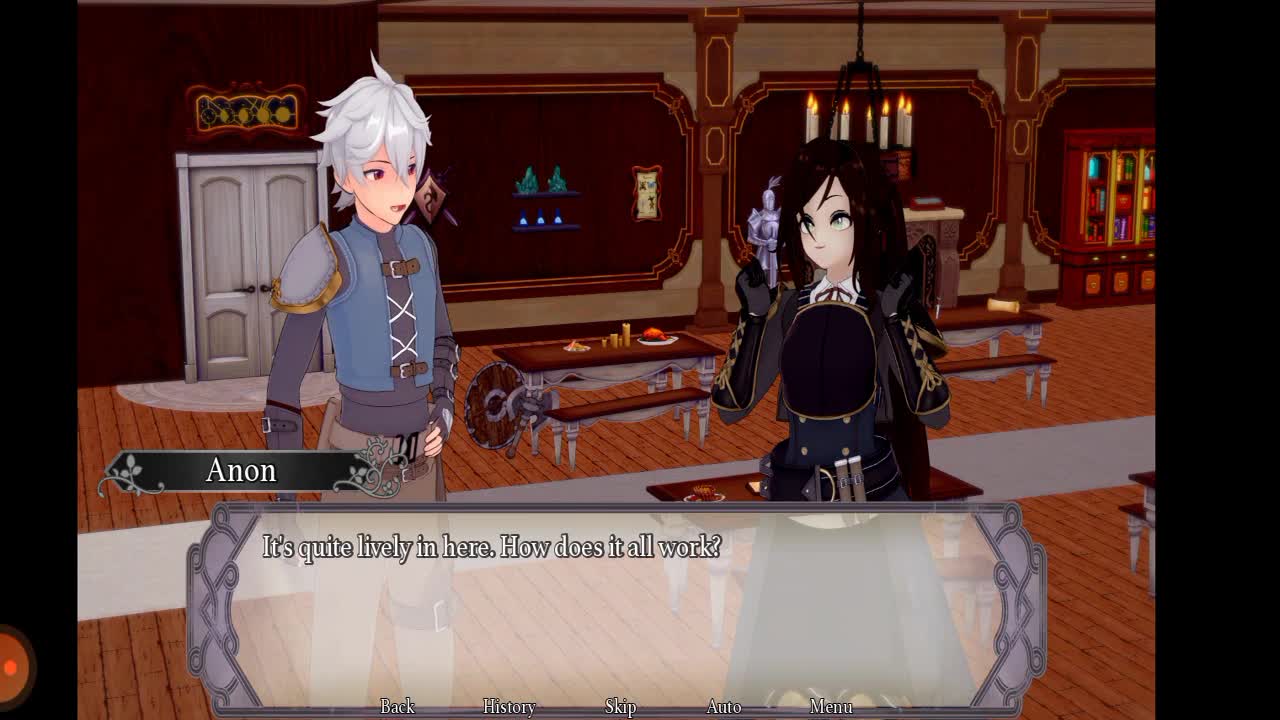Tap the orange recording overlay button
Viewport: 1280px width, 720px height.
click(x=12, y=666)
